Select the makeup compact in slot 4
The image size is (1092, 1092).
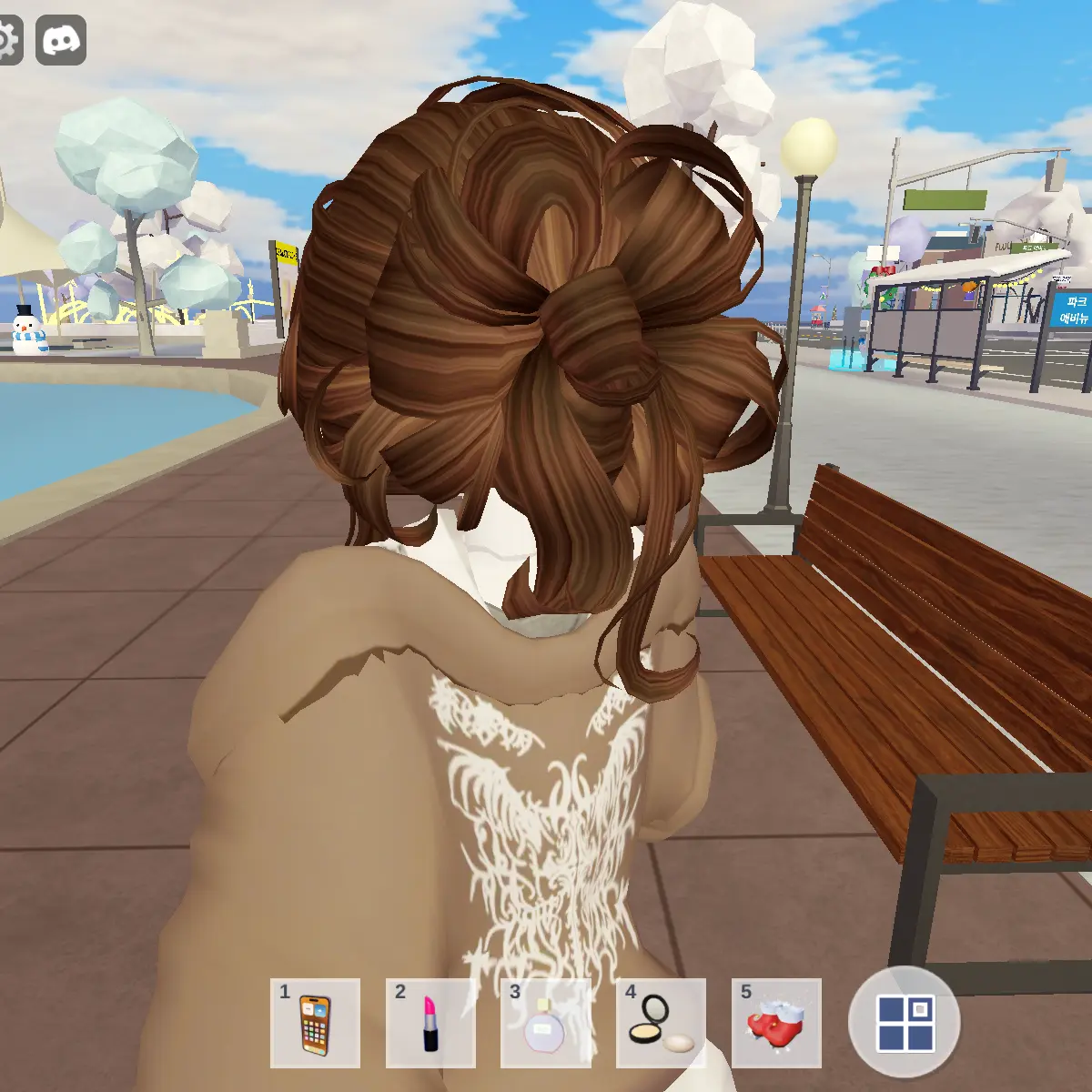tap(661, 1023)
